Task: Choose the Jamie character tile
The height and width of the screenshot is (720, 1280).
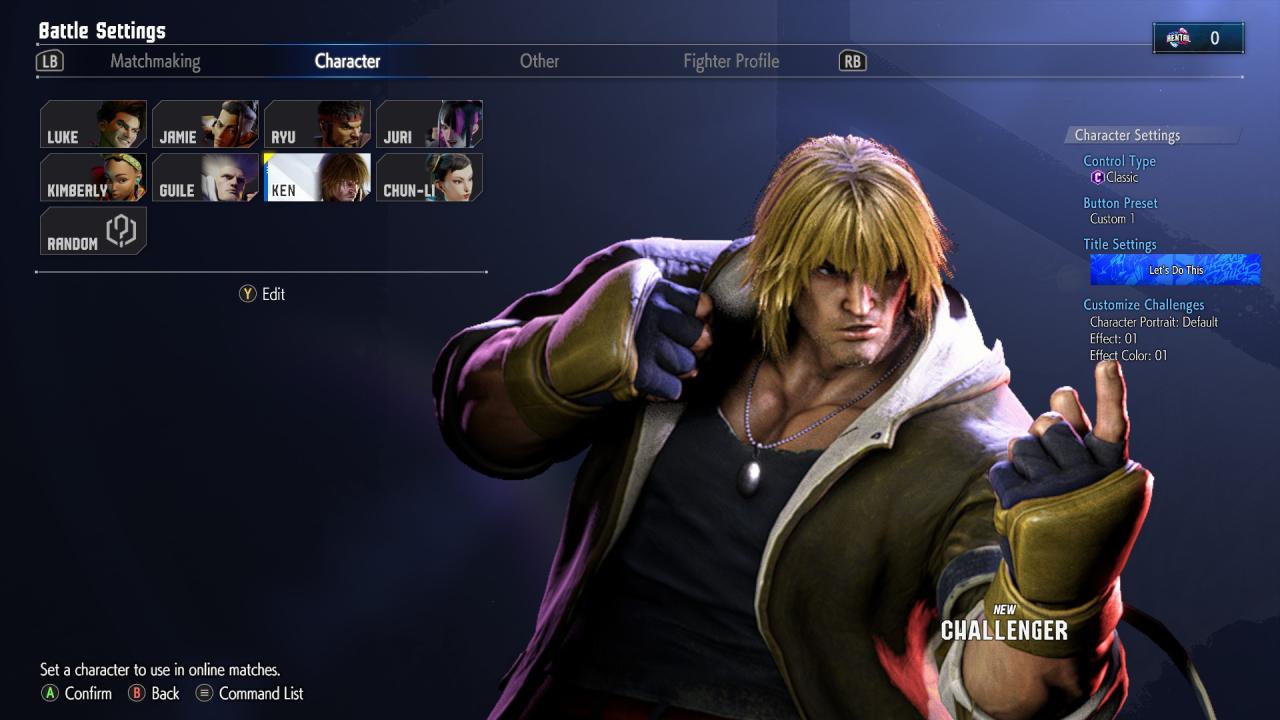Action: tap(206, 124)
